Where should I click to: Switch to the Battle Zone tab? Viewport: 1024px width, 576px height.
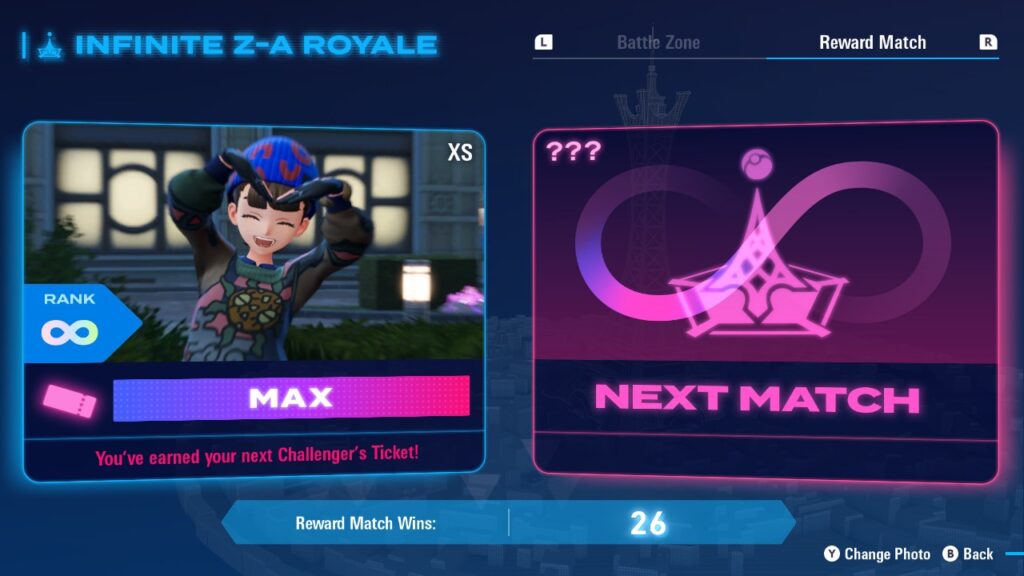pos(657,43)
